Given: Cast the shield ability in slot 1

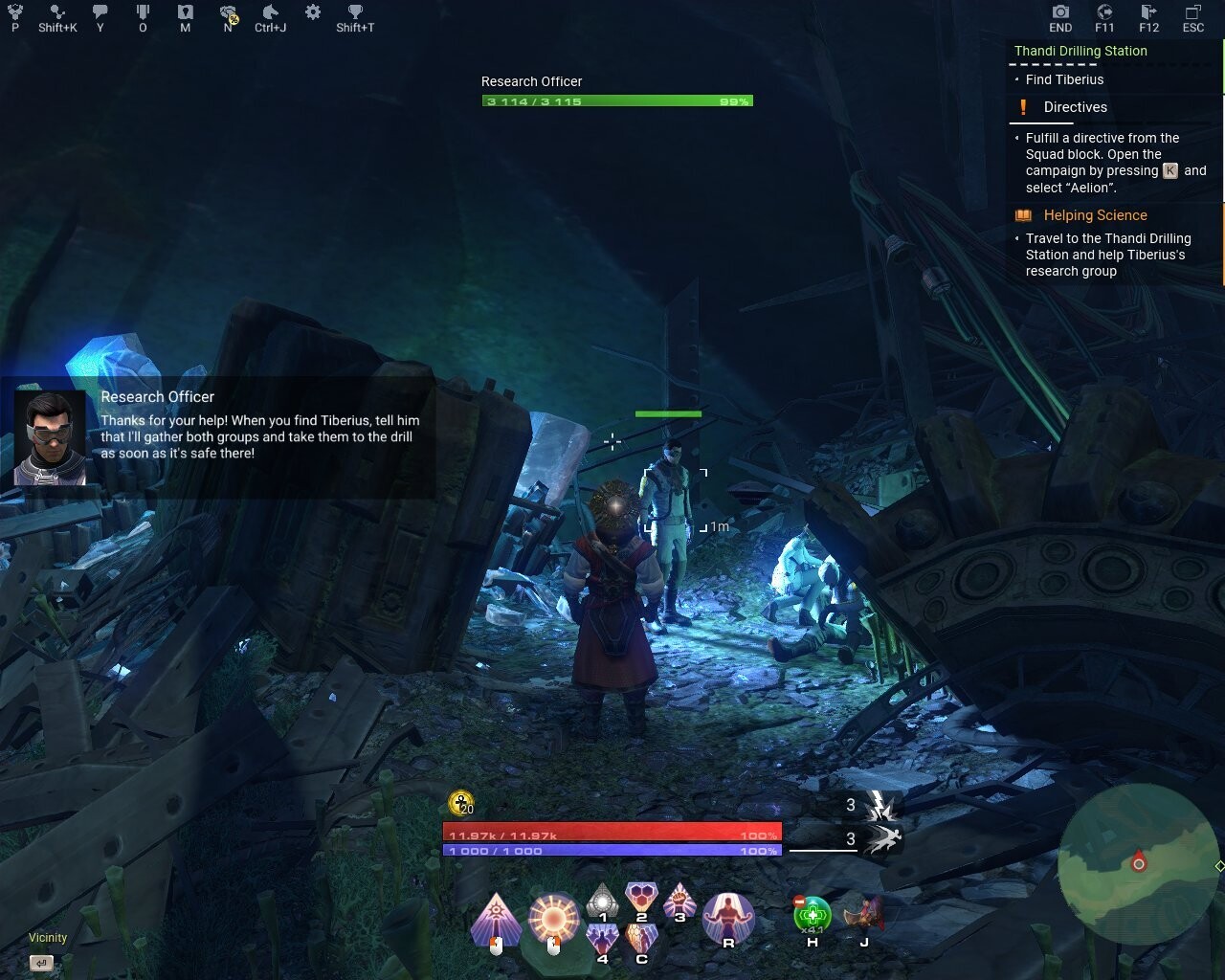Looking at the screenshot, I should (x=603, y=904).
